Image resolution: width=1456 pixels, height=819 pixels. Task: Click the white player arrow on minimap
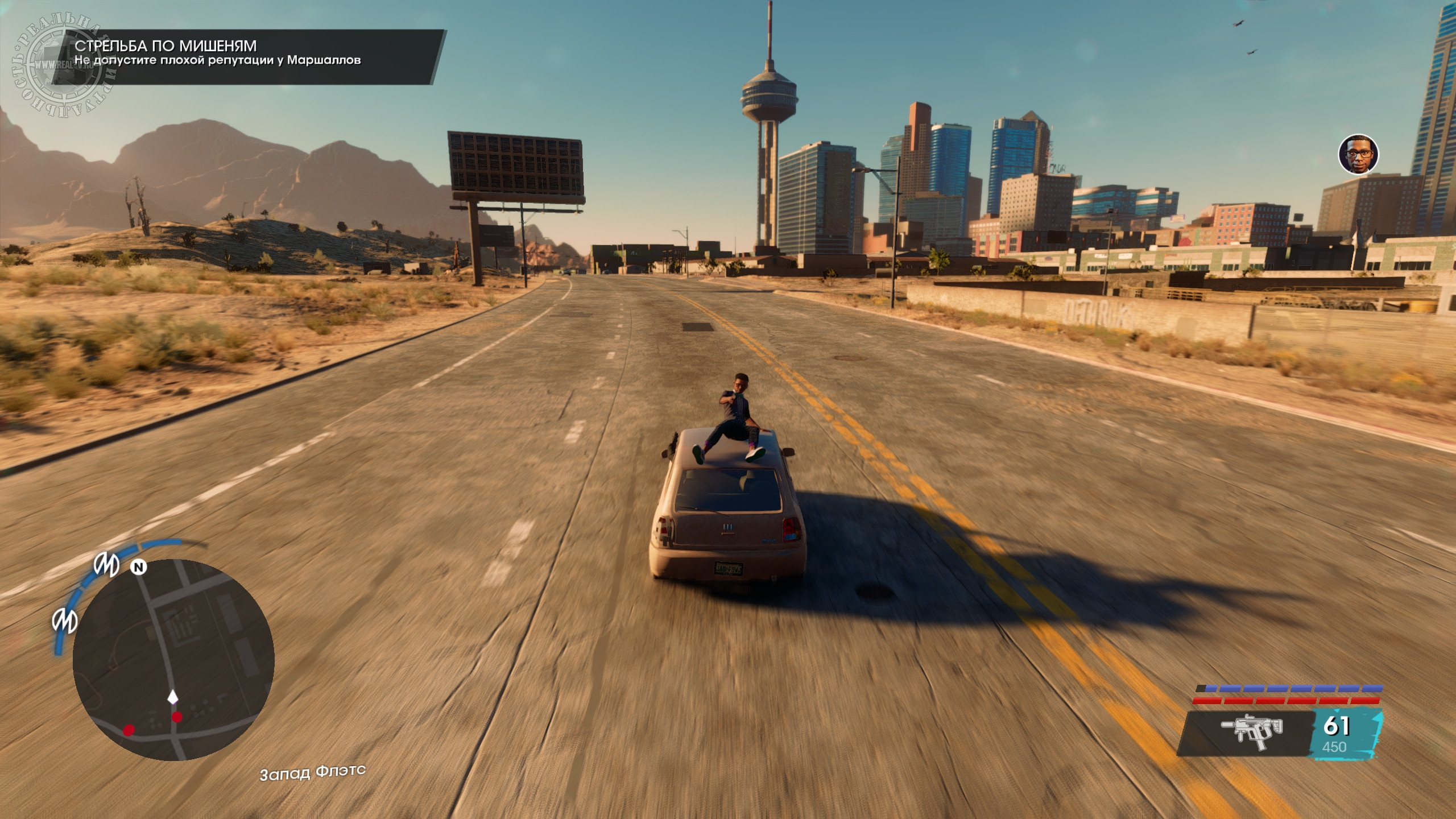pos(173,696)
